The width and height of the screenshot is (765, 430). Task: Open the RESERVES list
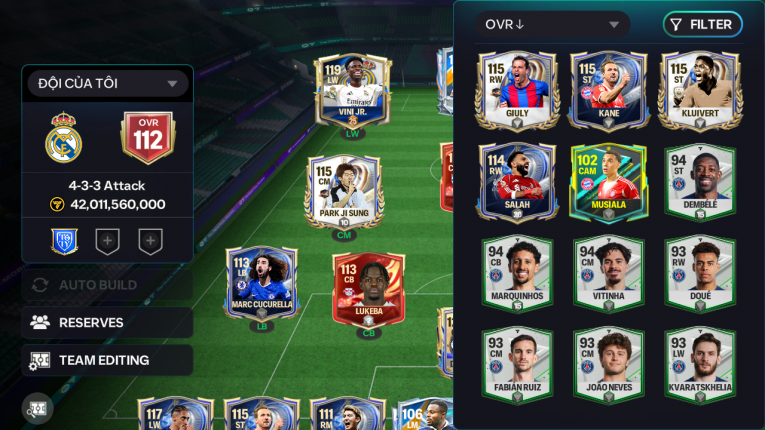click(107, 323)
